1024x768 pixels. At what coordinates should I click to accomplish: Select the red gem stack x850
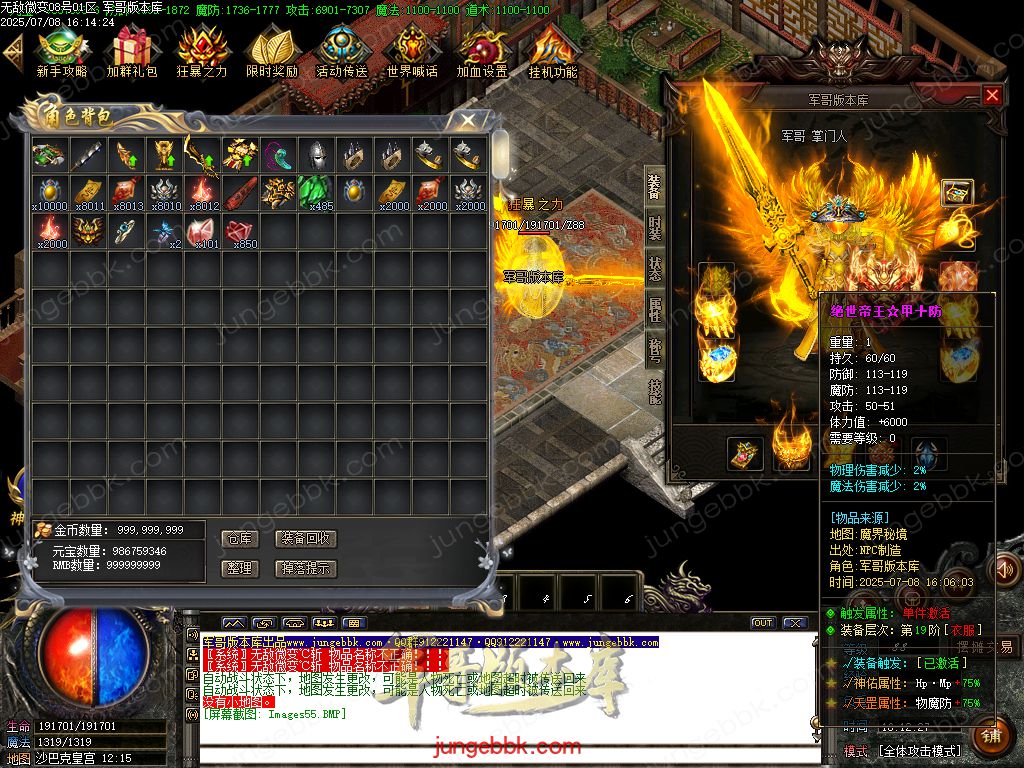[240, 231]
